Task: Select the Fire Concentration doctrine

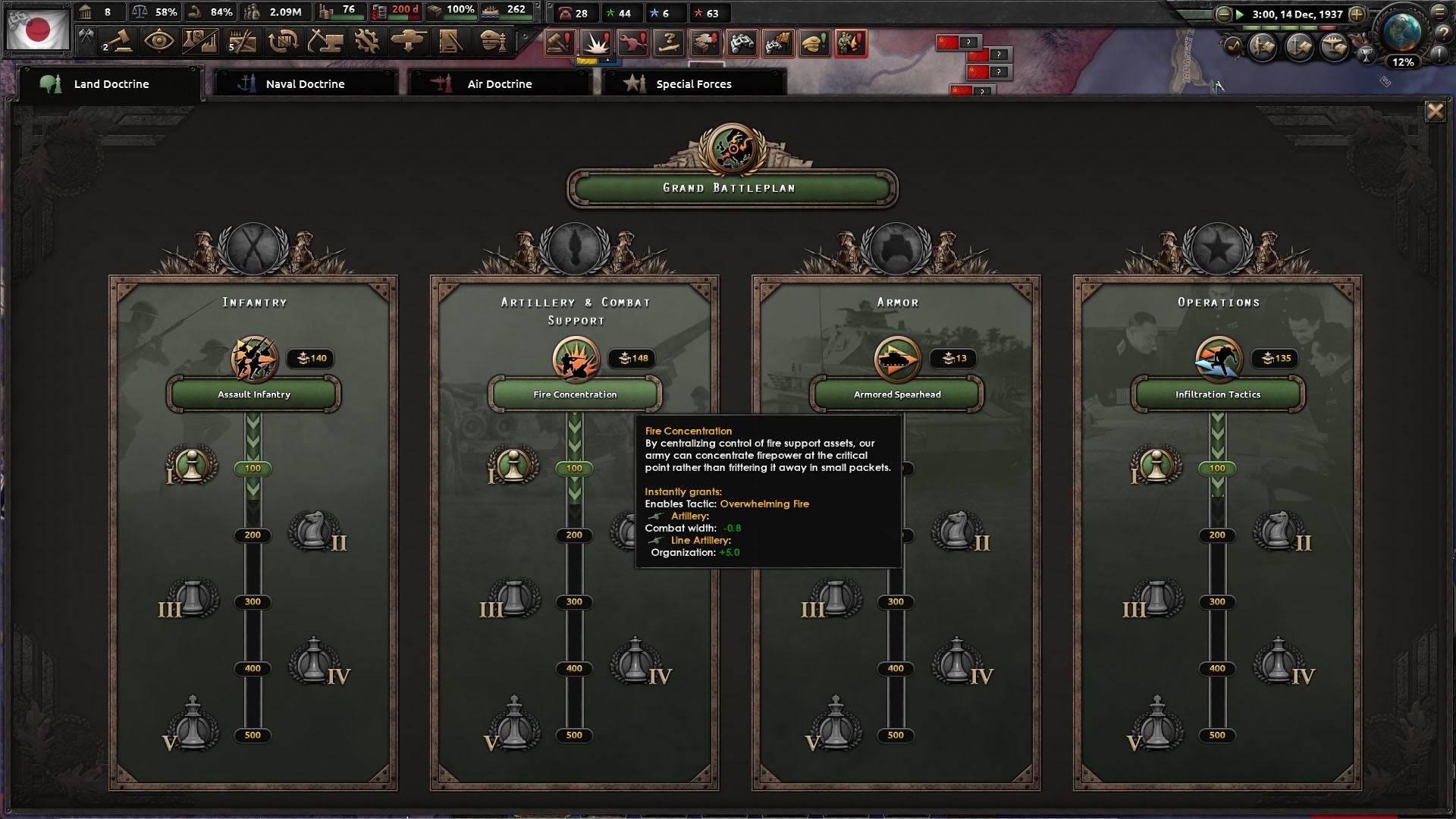Action: pos(574,394)
